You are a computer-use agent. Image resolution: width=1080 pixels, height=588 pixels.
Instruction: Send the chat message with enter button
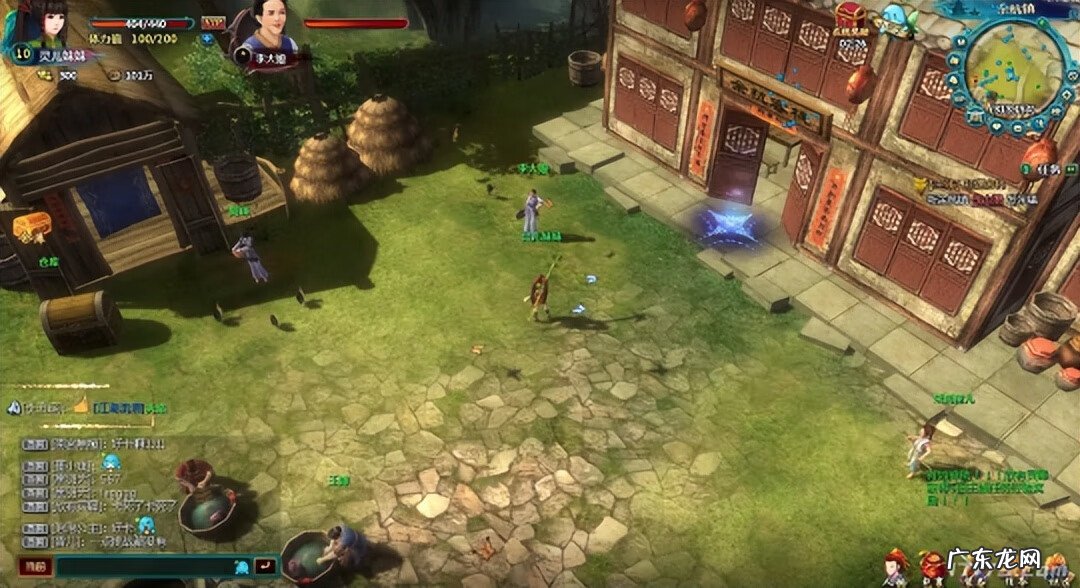(x=265, y=566)
